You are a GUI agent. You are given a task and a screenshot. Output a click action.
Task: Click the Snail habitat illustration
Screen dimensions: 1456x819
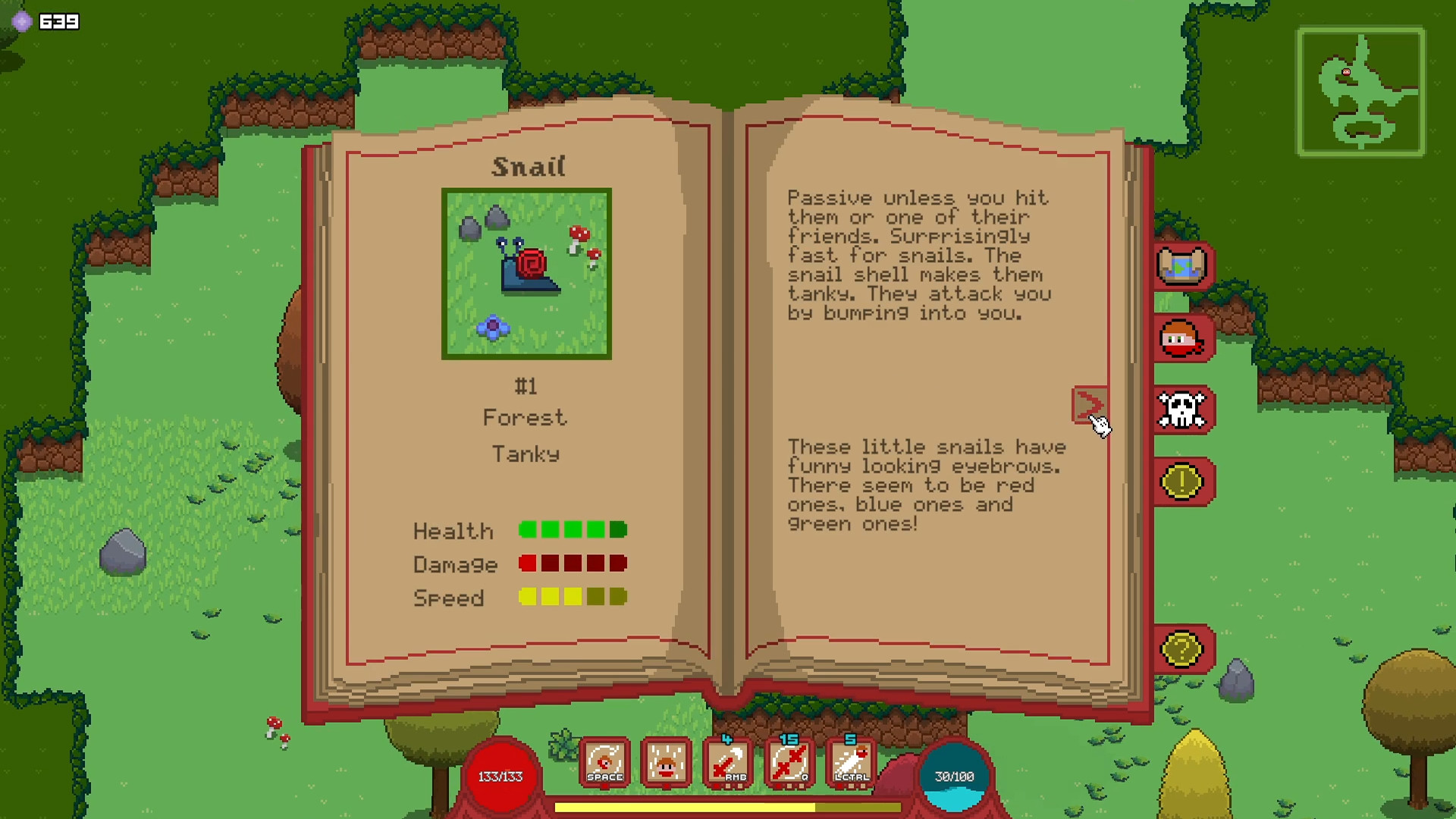coord(526,274)
